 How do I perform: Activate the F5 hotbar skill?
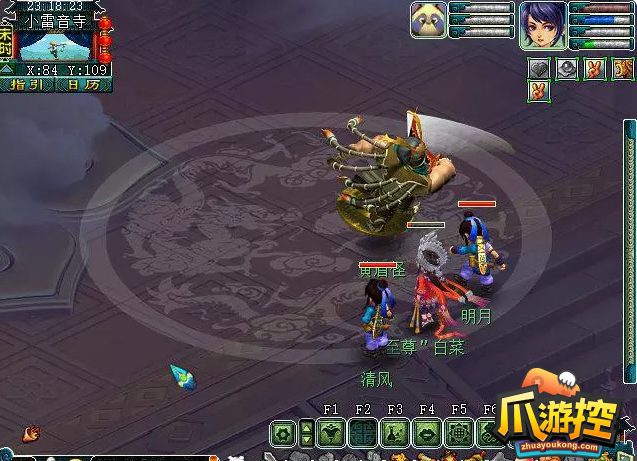click(x=459, y=433)
